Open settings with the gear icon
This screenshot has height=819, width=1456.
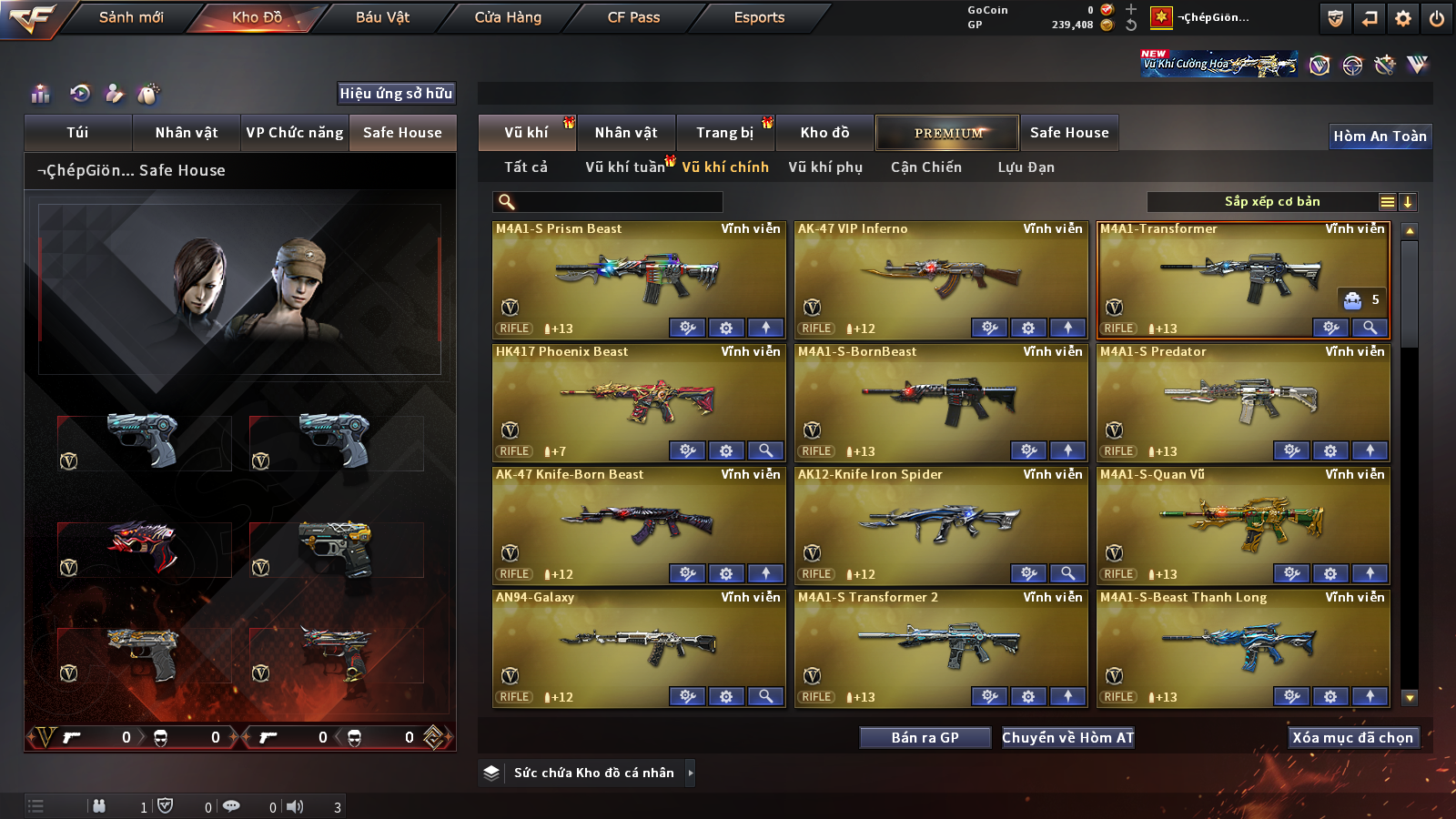click(1403, 18)
